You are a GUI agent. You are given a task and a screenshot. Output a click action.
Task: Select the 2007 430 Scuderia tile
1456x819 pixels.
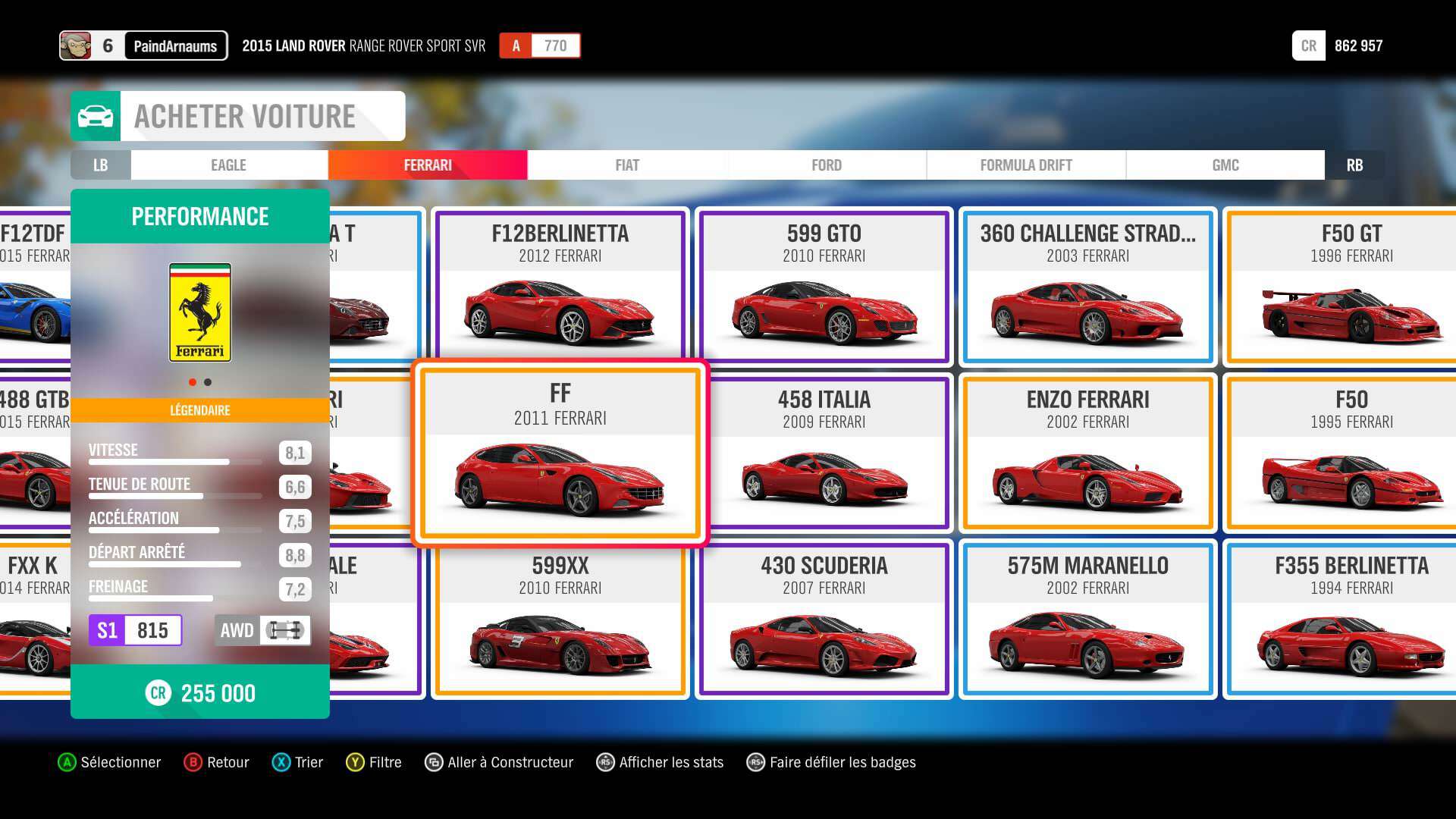coord(824,619)
